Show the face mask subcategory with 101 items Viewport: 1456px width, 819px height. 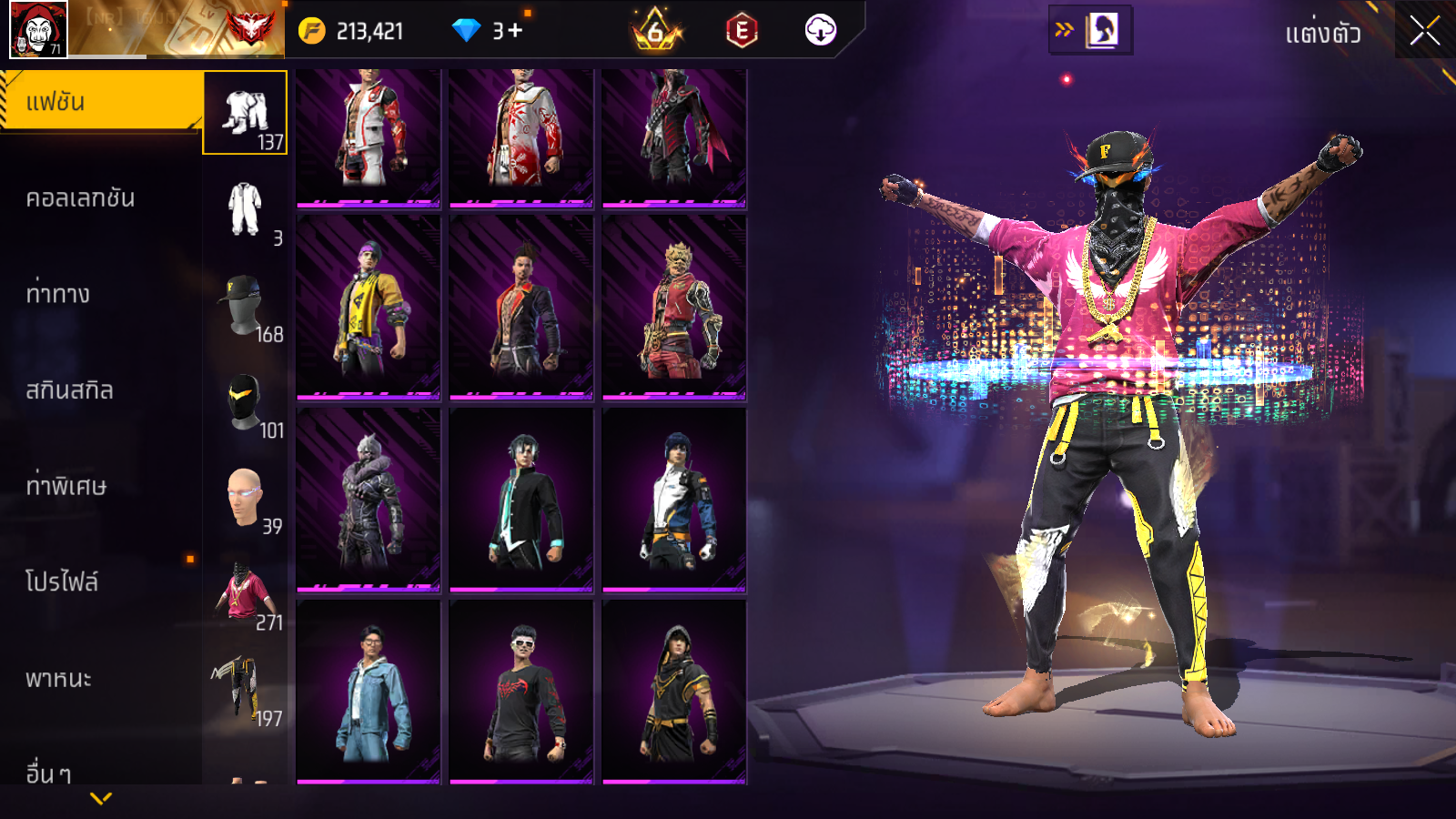coord(245,401)
